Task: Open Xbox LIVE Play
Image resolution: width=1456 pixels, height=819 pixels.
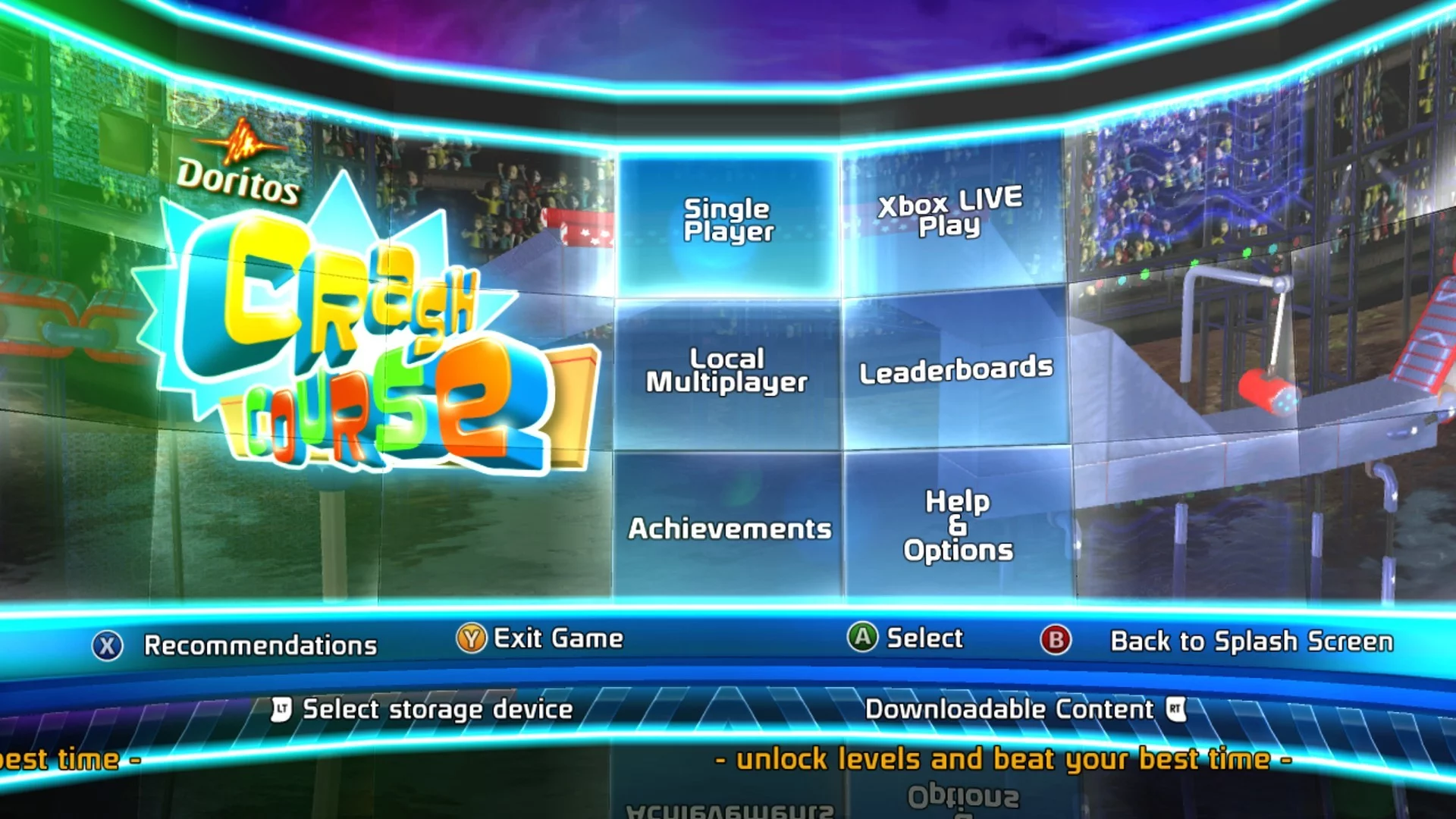Action: point(951,213)
